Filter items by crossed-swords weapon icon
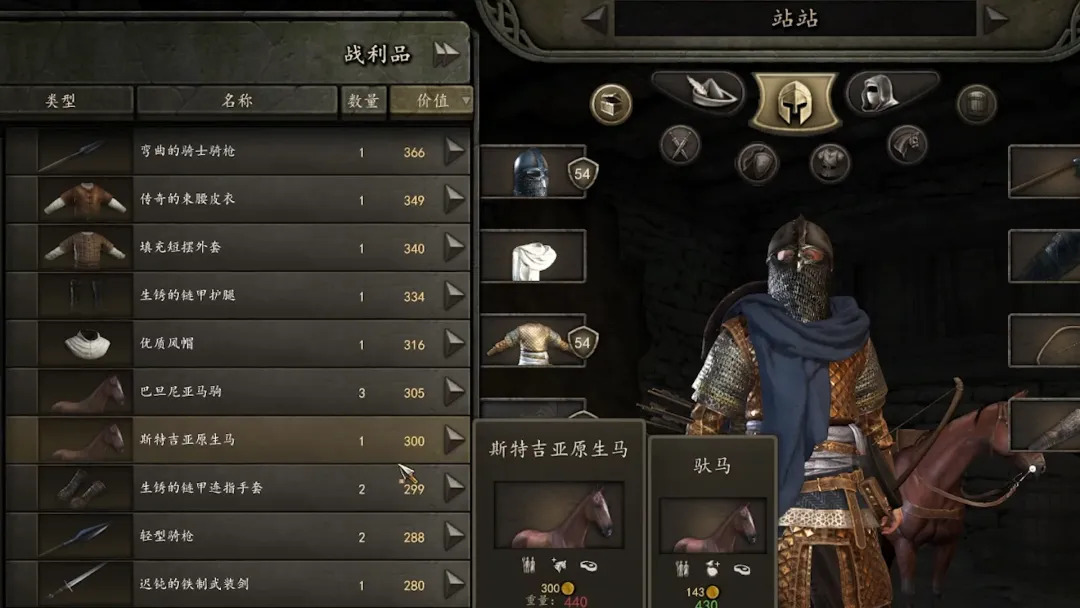The width and height of the screenshot is (1080, 608). [x=680, y=146]
